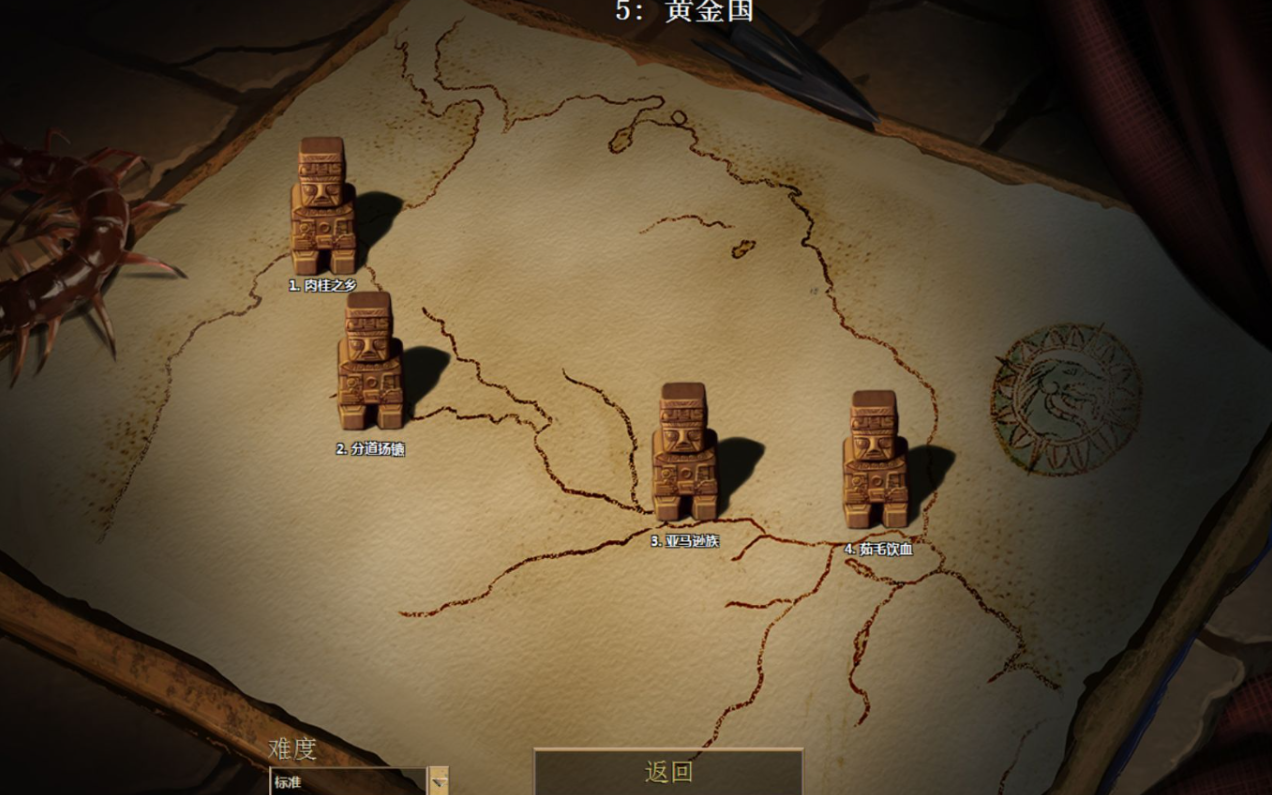Viewport: 1272px width, 795px height.
Task: Start scenario 3 亚马逊族 statue
Action: [x=684, y=452]
